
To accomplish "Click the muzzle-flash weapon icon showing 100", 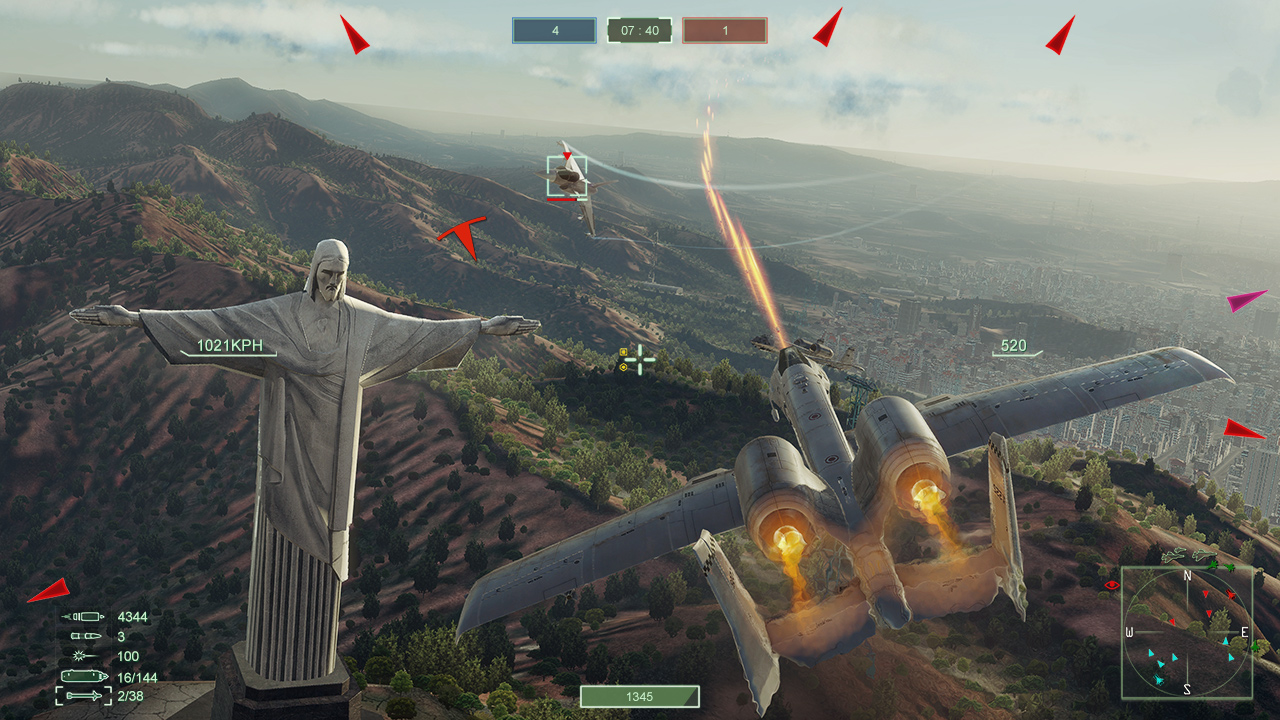I will [x=85, y=655].
